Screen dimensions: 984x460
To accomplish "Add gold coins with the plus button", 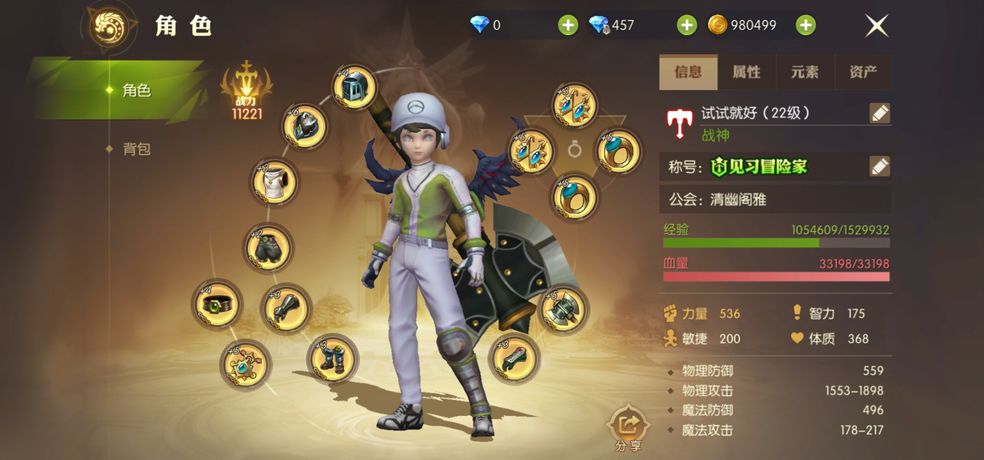I will click(x=805, y=25).
